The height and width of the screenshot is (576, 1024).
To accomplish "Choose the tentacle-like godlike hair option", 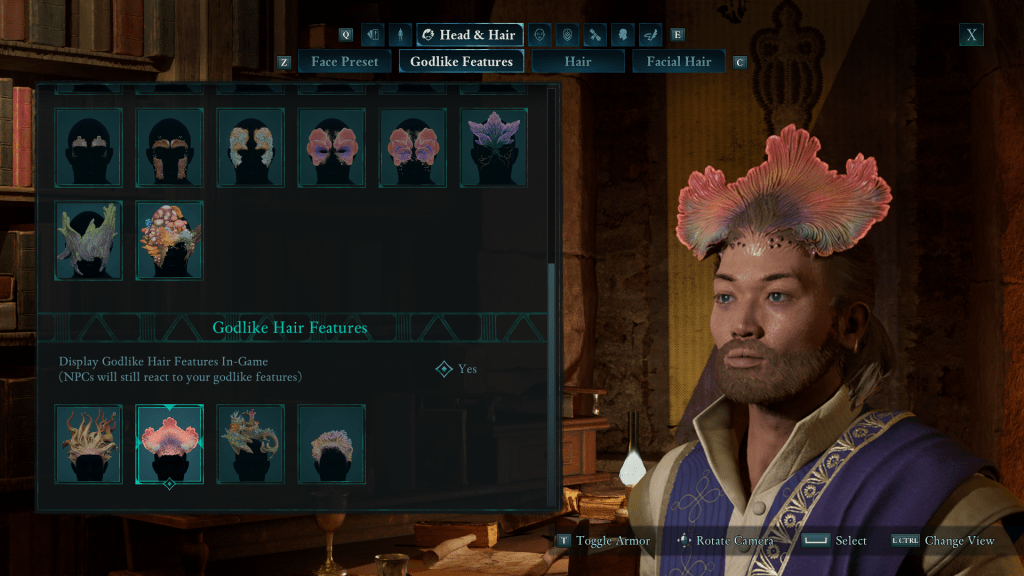I will [x=89, y=444].
